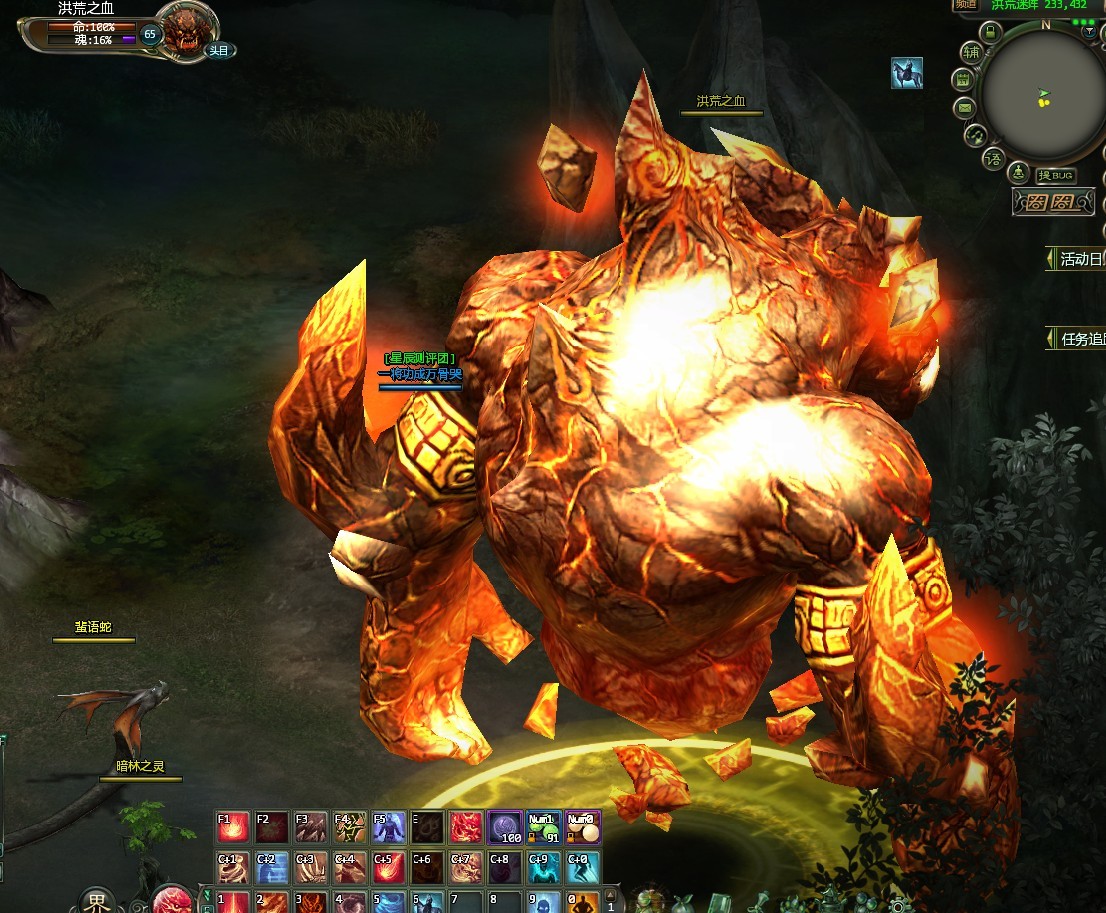Activate the C+5 fire meteor skill
The width and height of the screenshot is (1106, 913).
click(x=389, y=867)
